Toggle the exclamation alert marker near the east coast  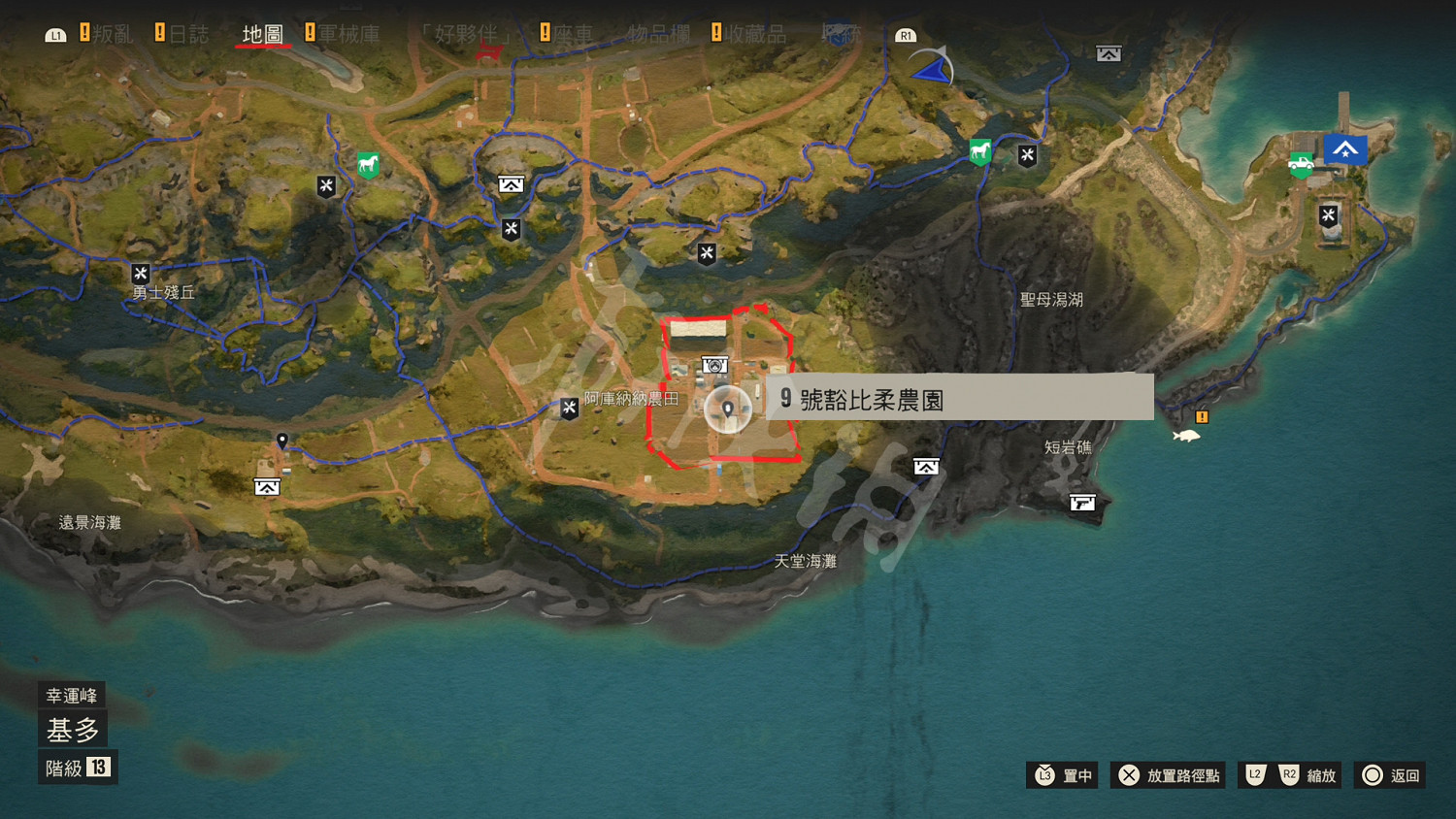click(1202, 416)
